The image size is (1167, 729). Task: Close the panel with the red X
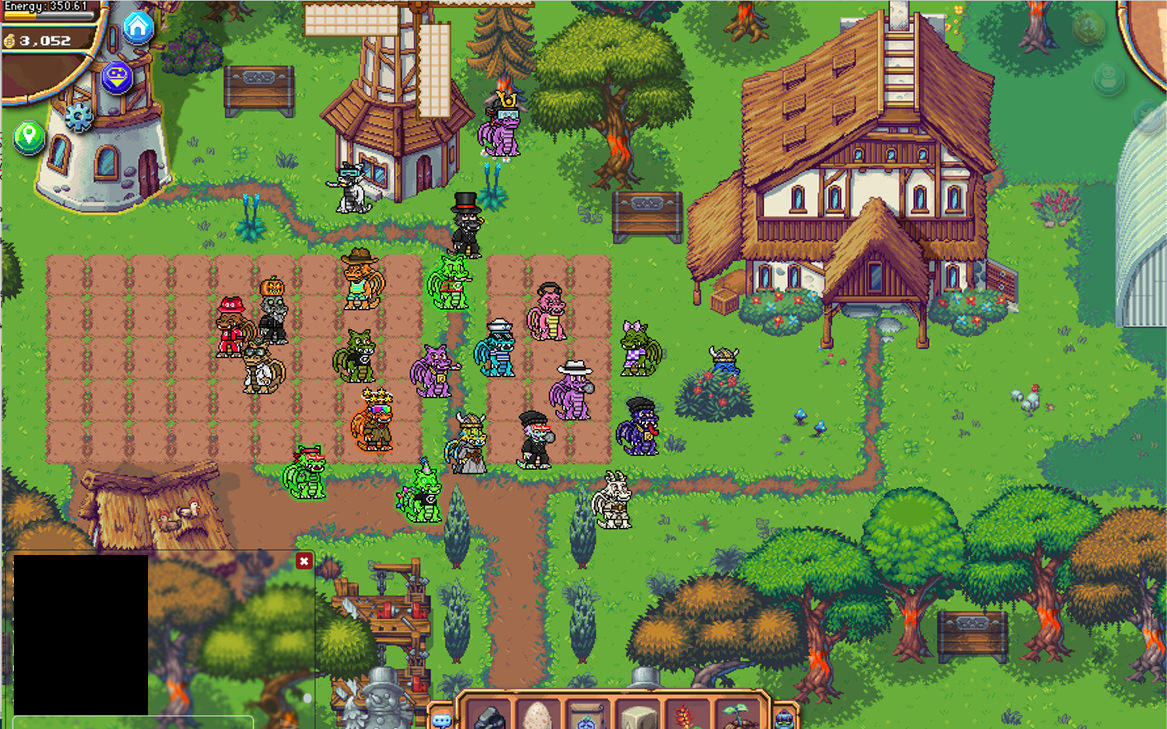coord(304,561)
